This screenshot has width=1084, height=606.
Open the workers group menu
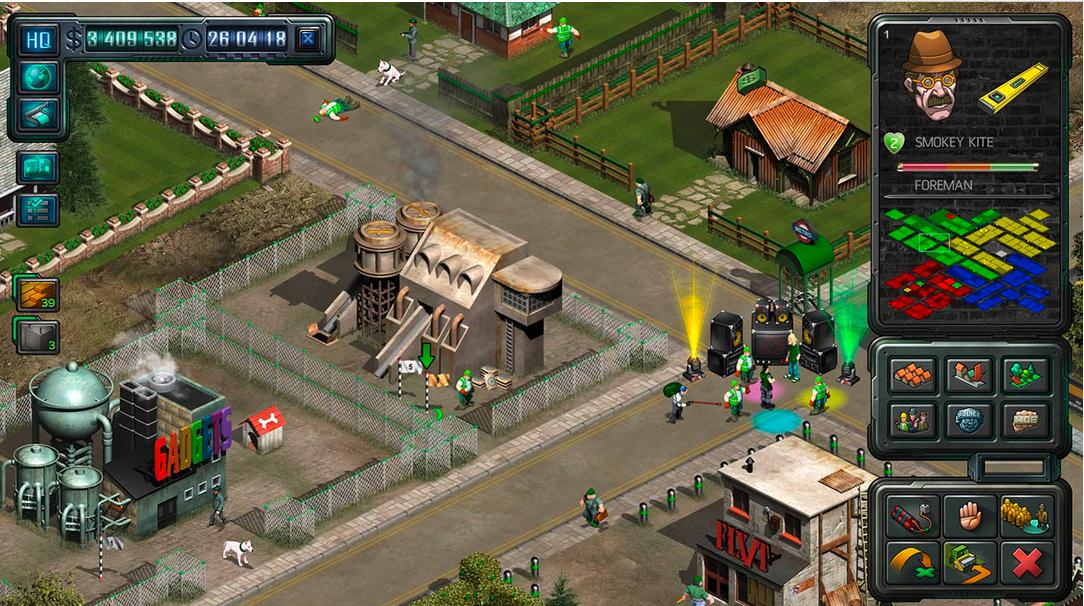tap(914, 420)
